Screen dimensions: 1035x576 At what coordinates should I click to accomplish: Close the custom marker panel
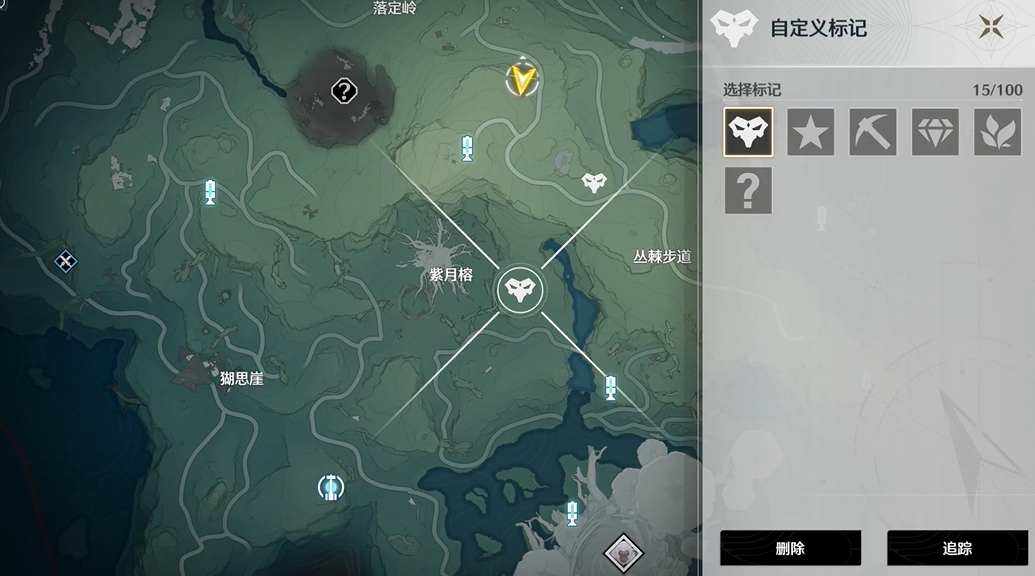click(x=991, y=27)
